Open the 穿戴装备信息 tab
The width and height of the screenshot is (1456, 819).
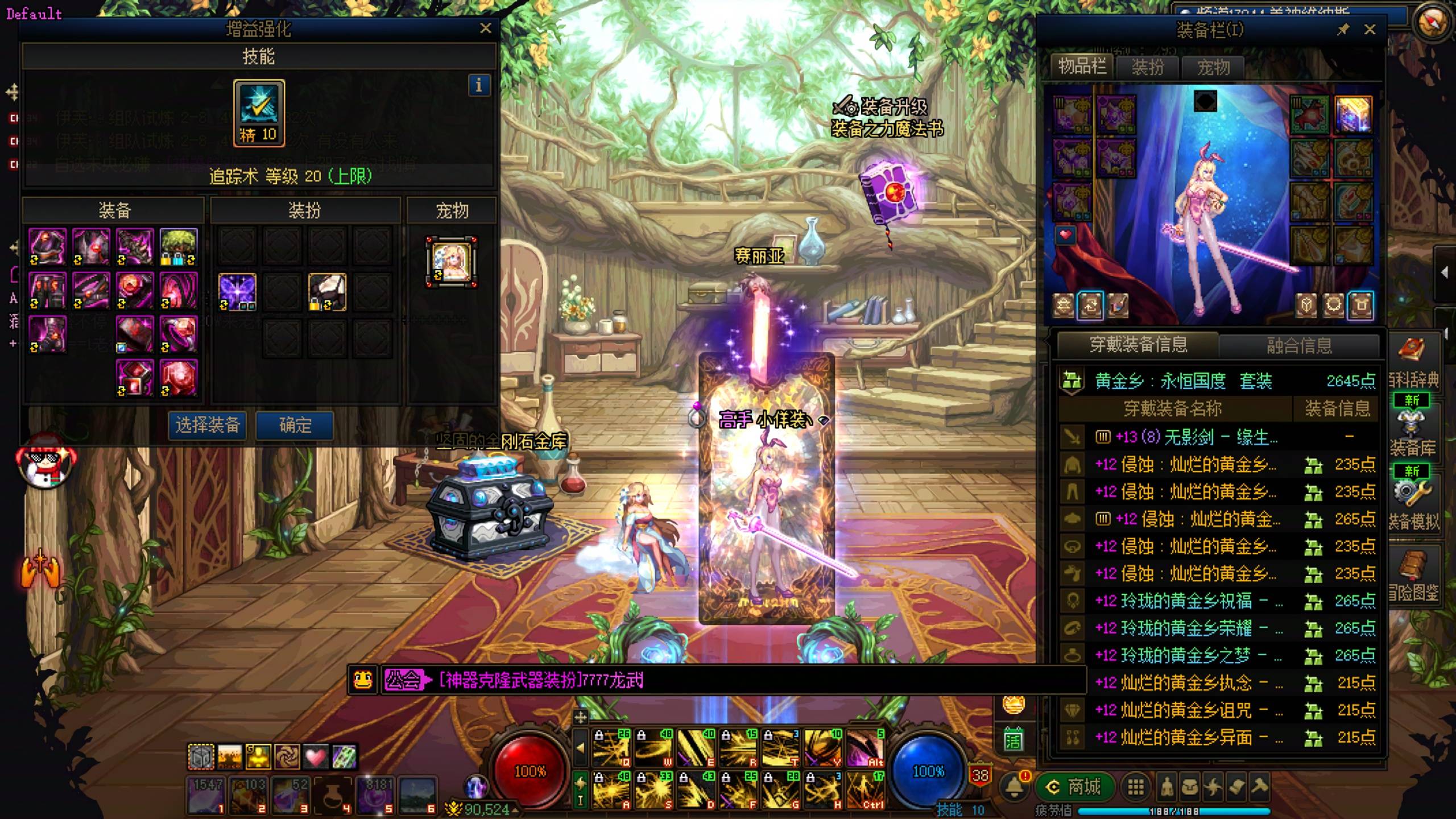pos(1138,345)
